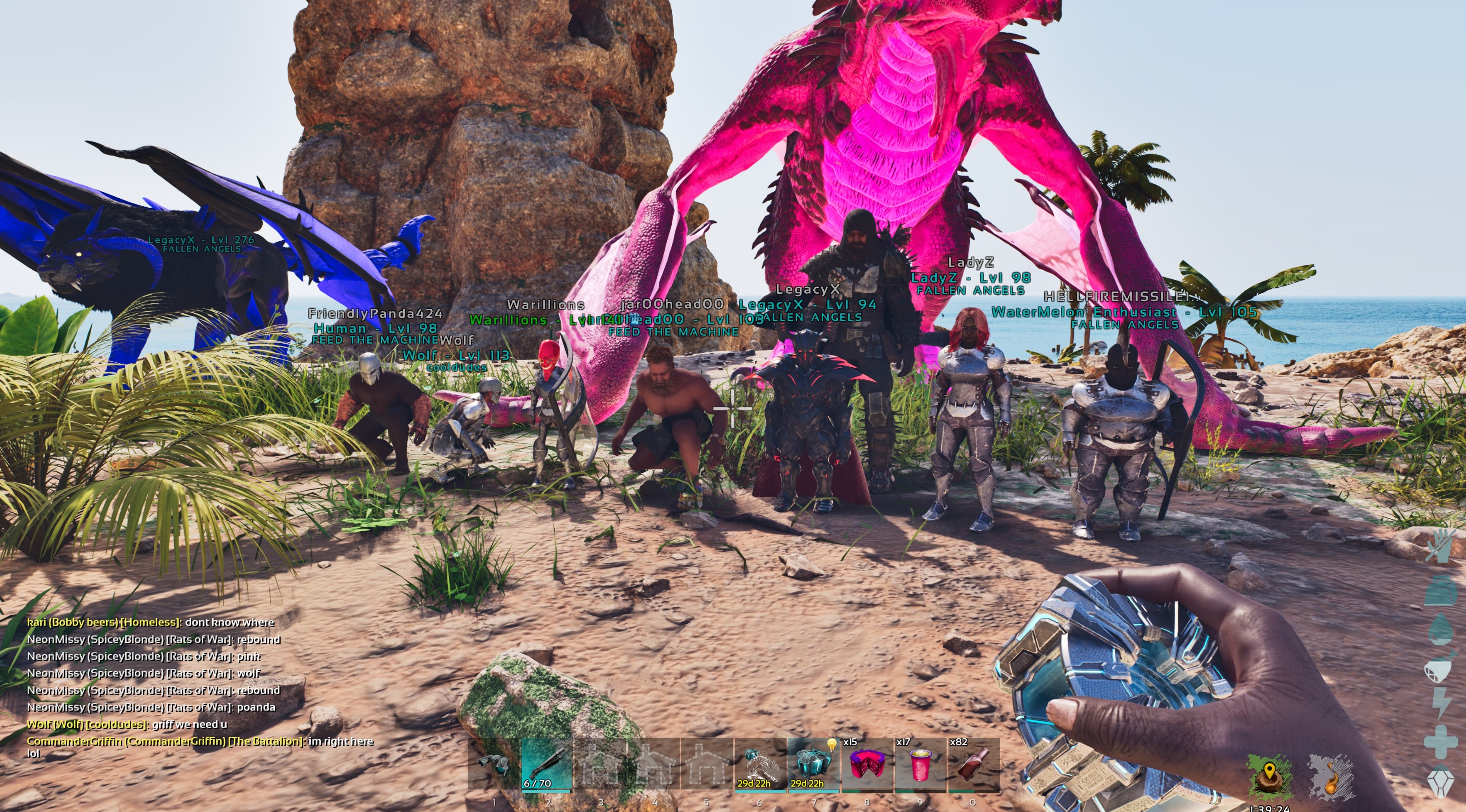Click the nest with map pin buff icon
The image size is (1466, 812).
tap(1269, 775)
